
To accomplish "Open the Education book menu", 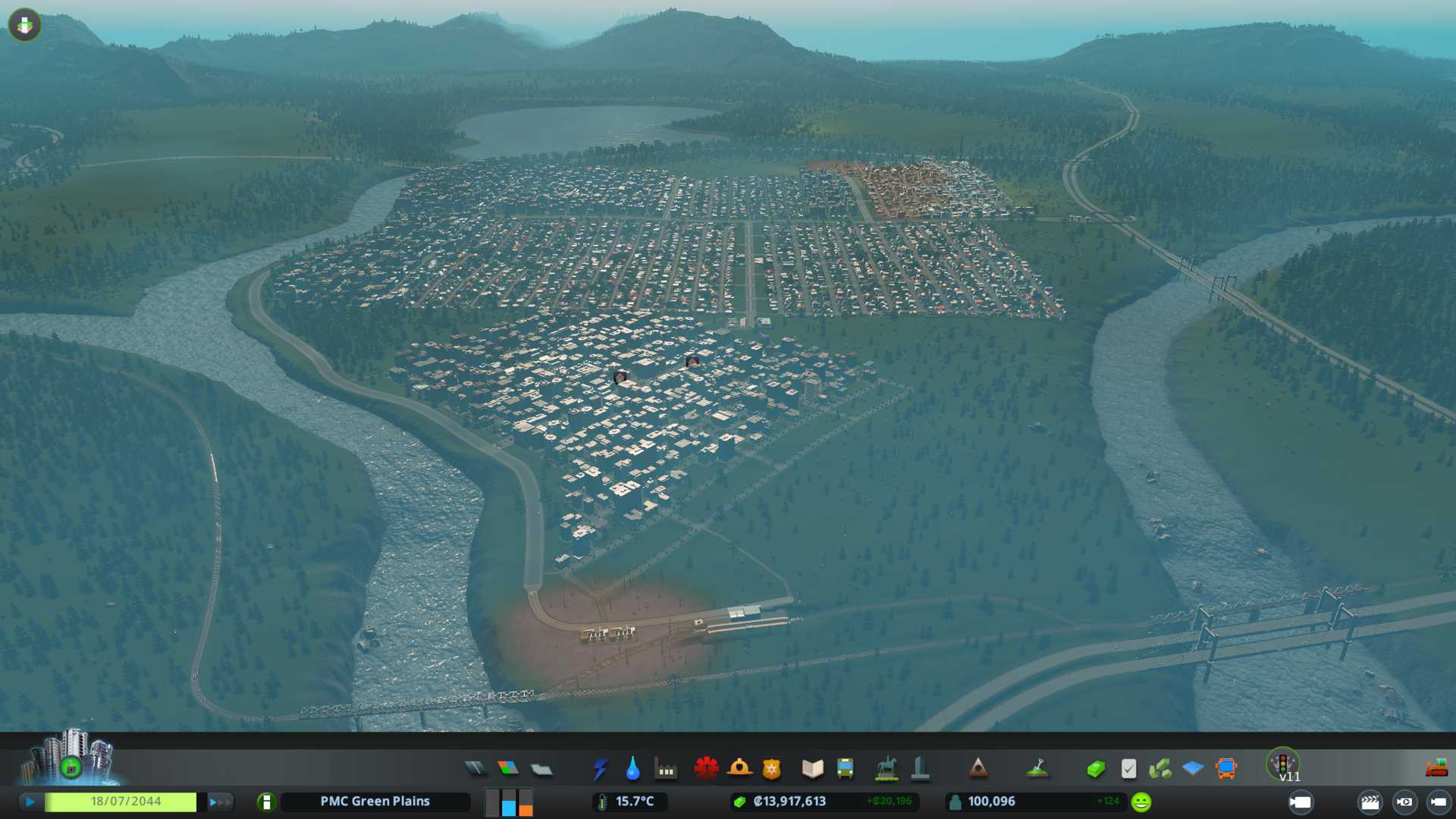I will click(812, 769).
